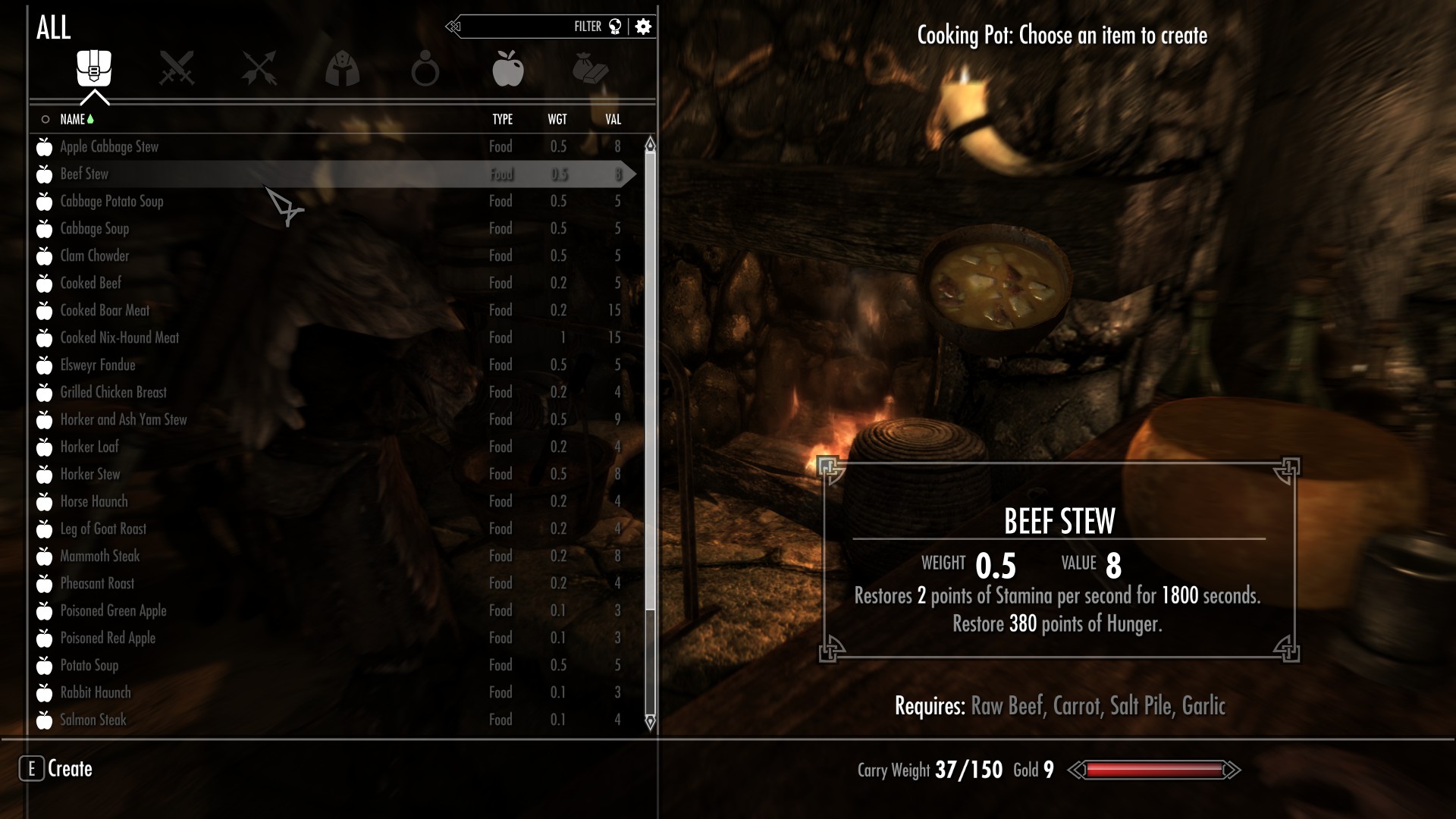Select the Apple Cabbage Stew recipe
Viewport: 1456px width, 819px height.
click(109, 147)
